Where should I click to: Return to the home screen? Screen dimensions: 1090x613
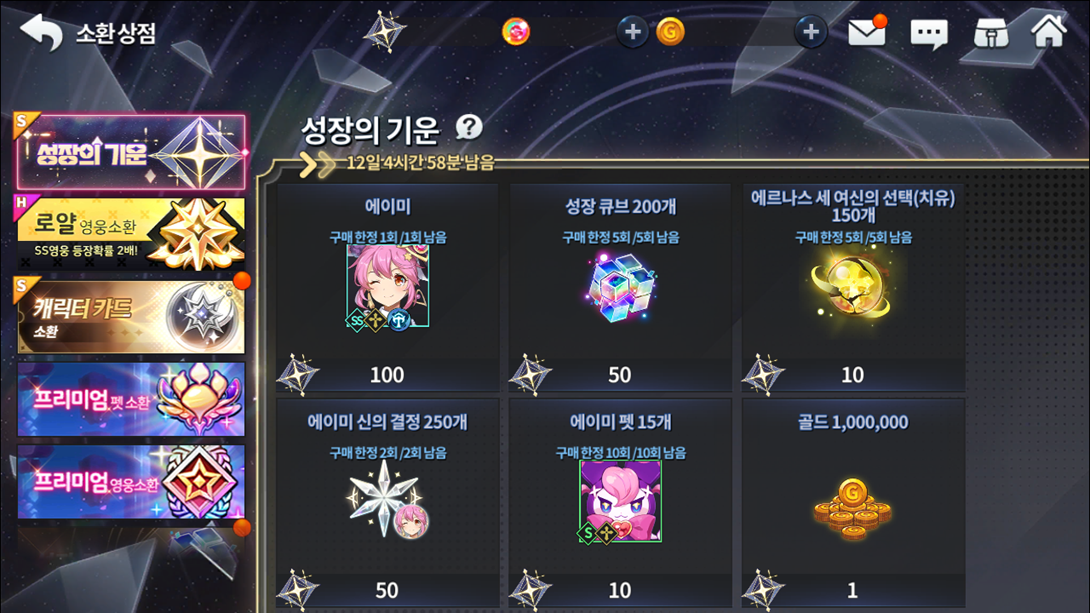(1049, 31)
